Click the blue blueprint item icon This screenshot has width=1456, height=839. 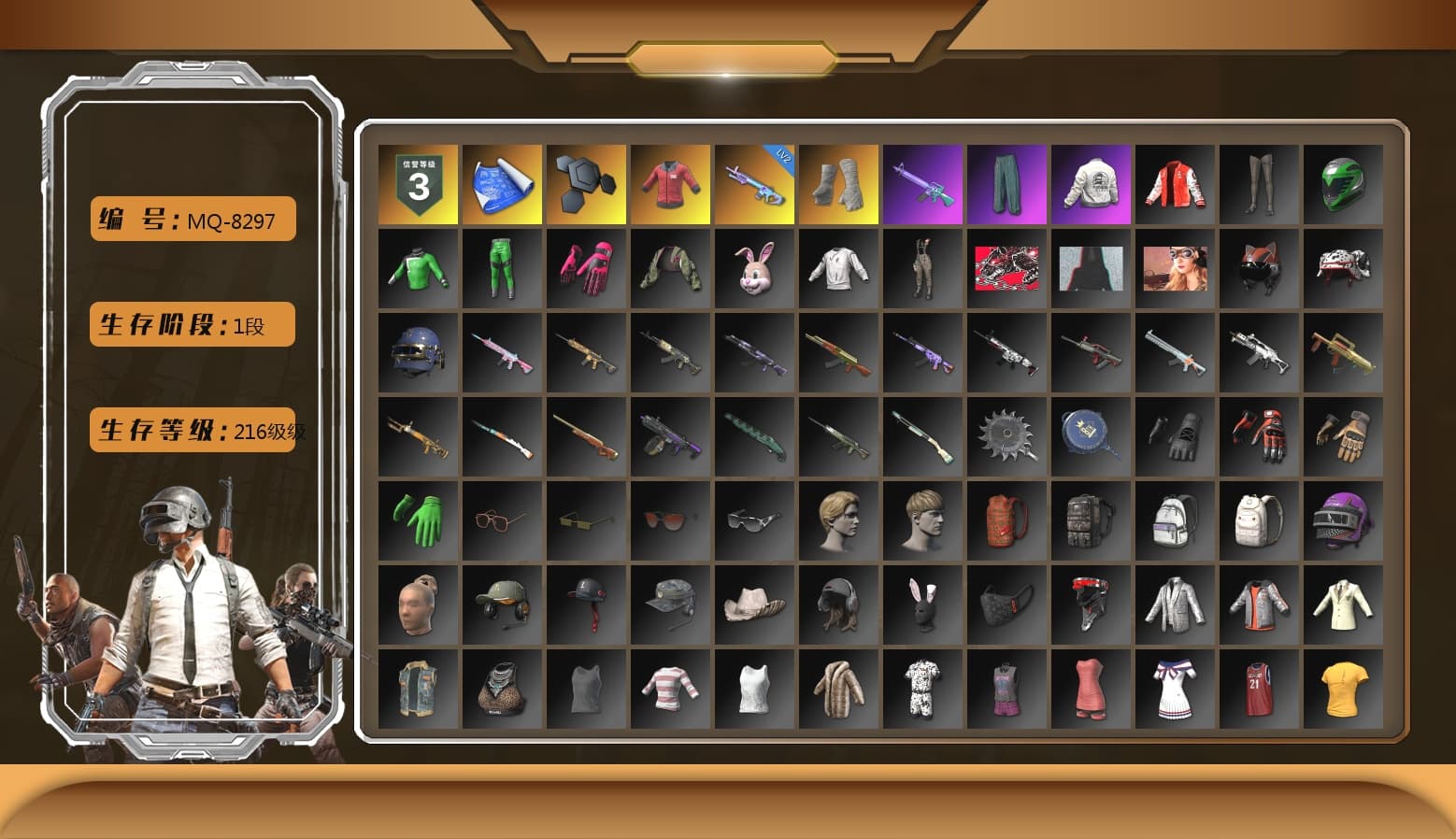point(502,183)
